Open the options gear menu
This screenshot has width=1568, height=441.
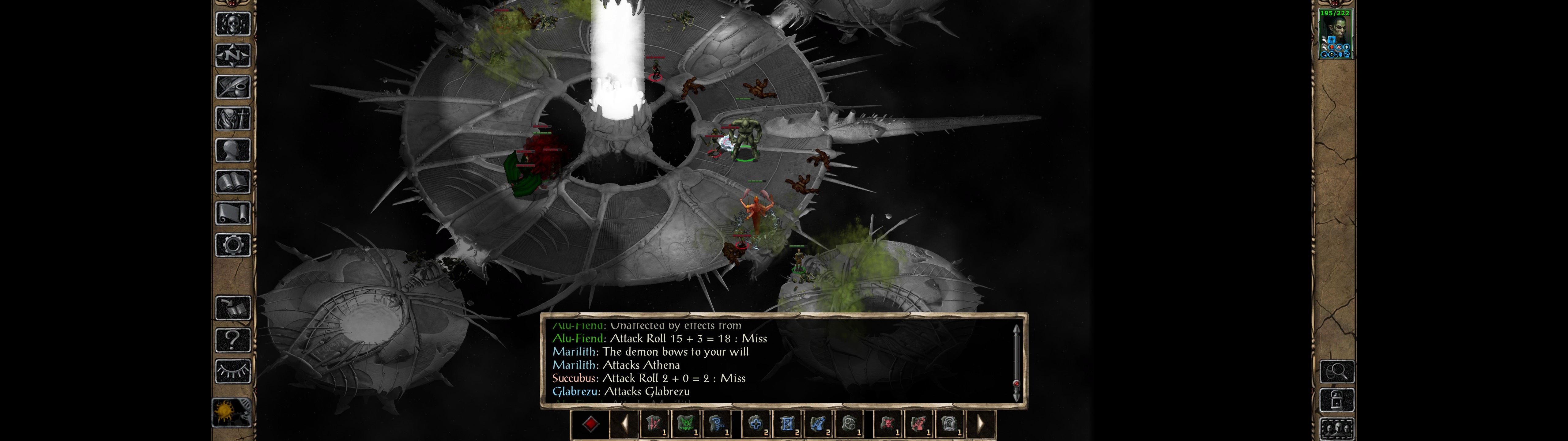(233, 245)
